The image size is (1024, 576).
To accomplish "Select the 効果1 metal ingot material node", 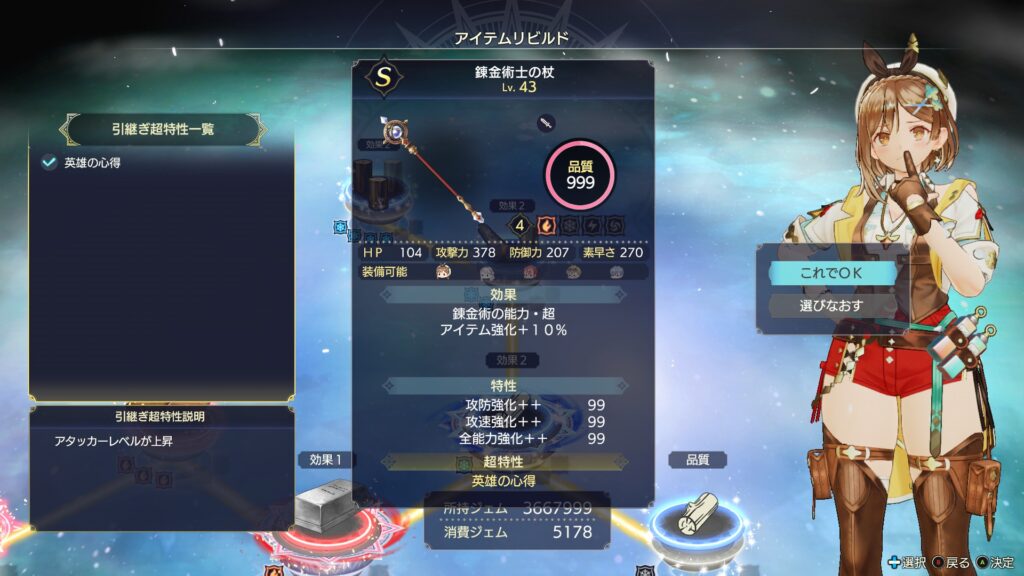I will coord(323,508).
